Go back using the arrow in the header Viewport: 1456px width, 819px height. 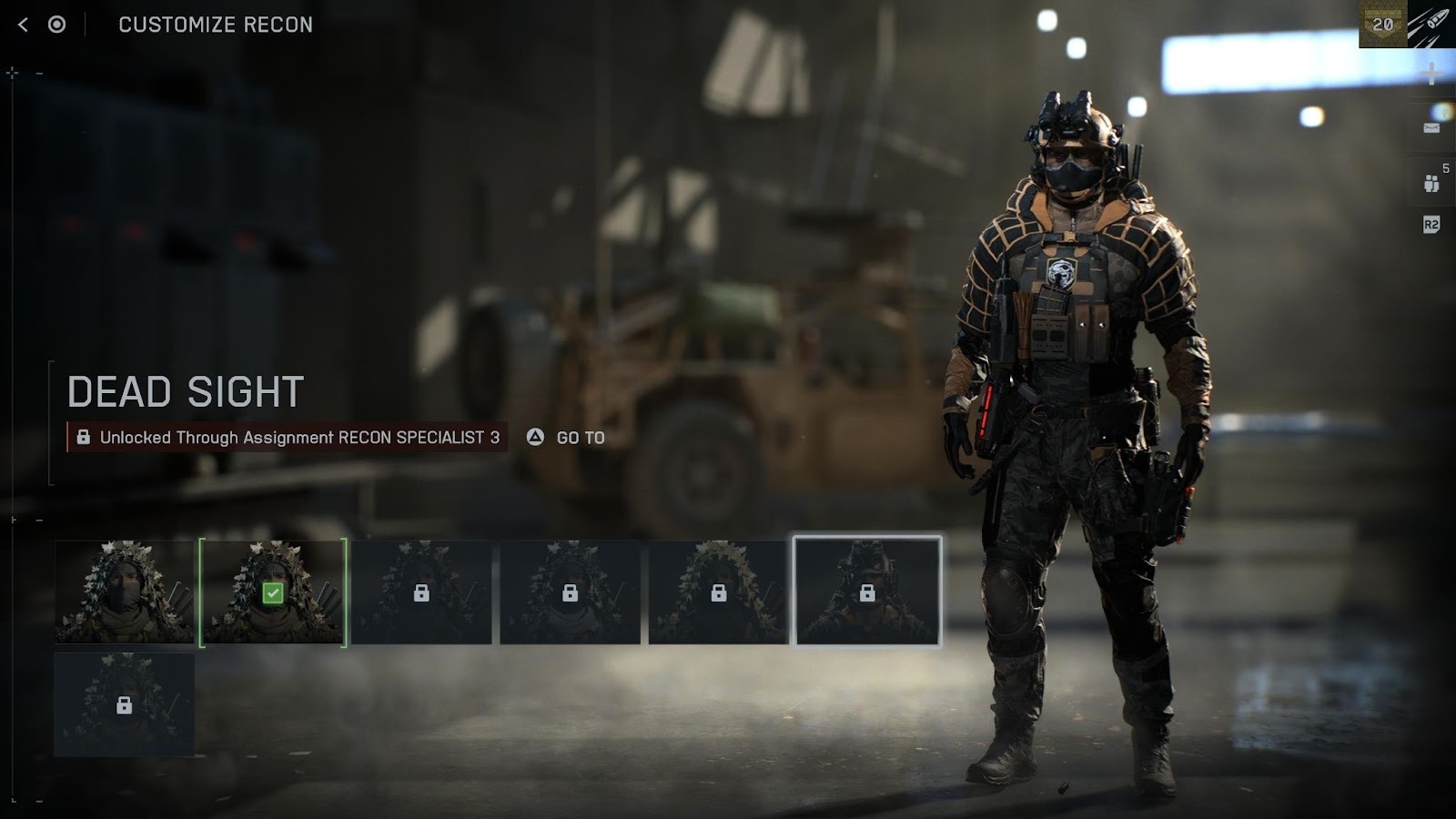pos(24,25)
